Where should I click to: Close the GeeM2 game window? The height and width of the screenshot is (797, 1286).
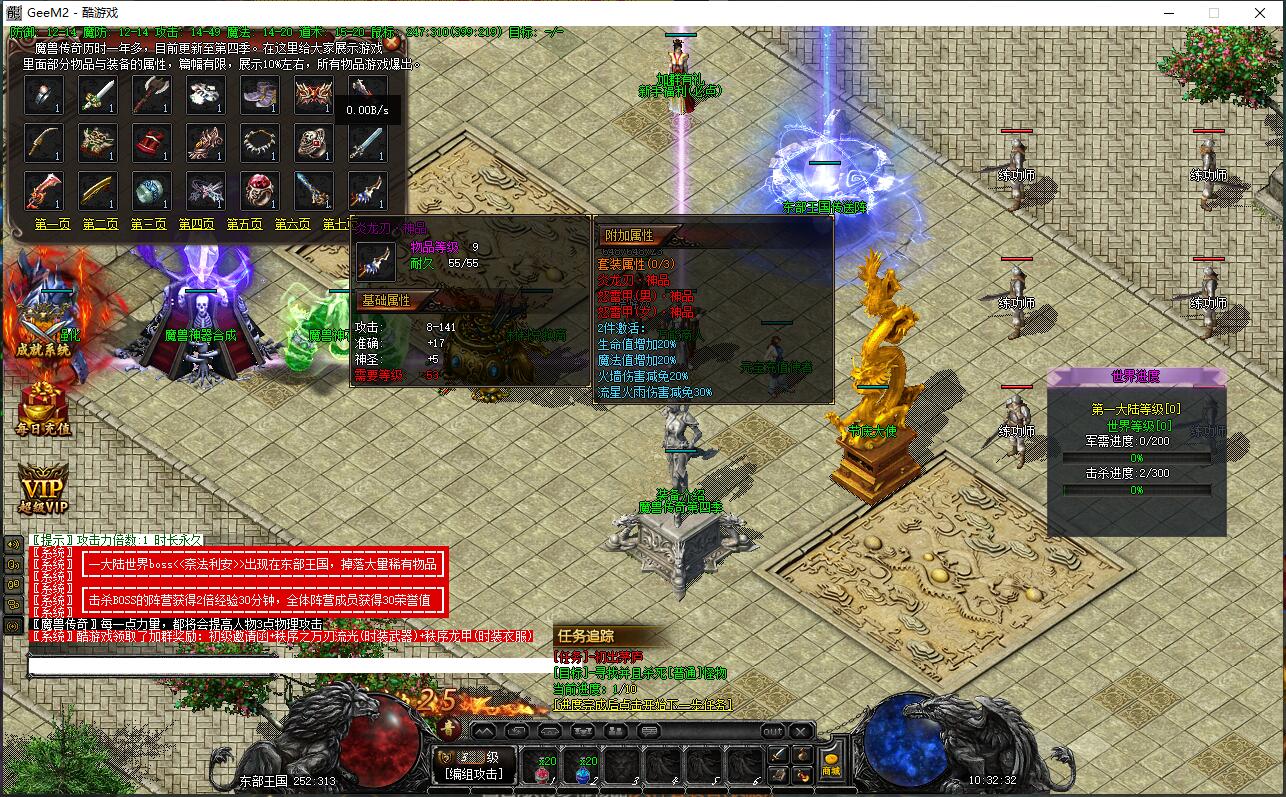(x=1262, y=13)
